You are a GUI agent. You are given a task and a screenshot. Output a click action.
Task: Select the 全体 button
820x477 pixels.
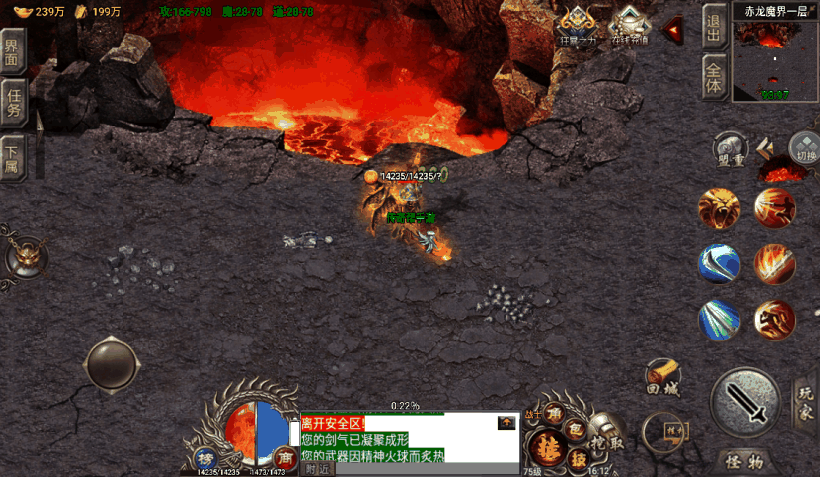pos(713,78)
